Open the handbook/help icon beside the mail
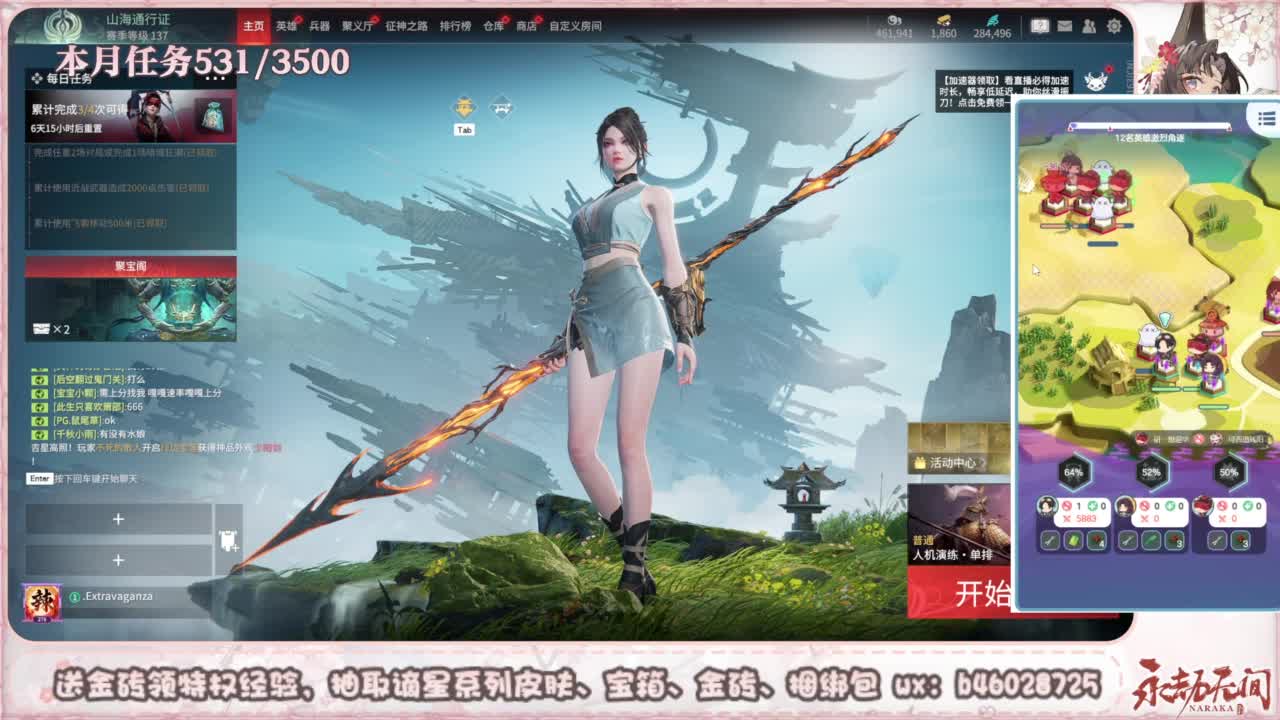This screenshot has height=720, width=1280. point(1040,26)
